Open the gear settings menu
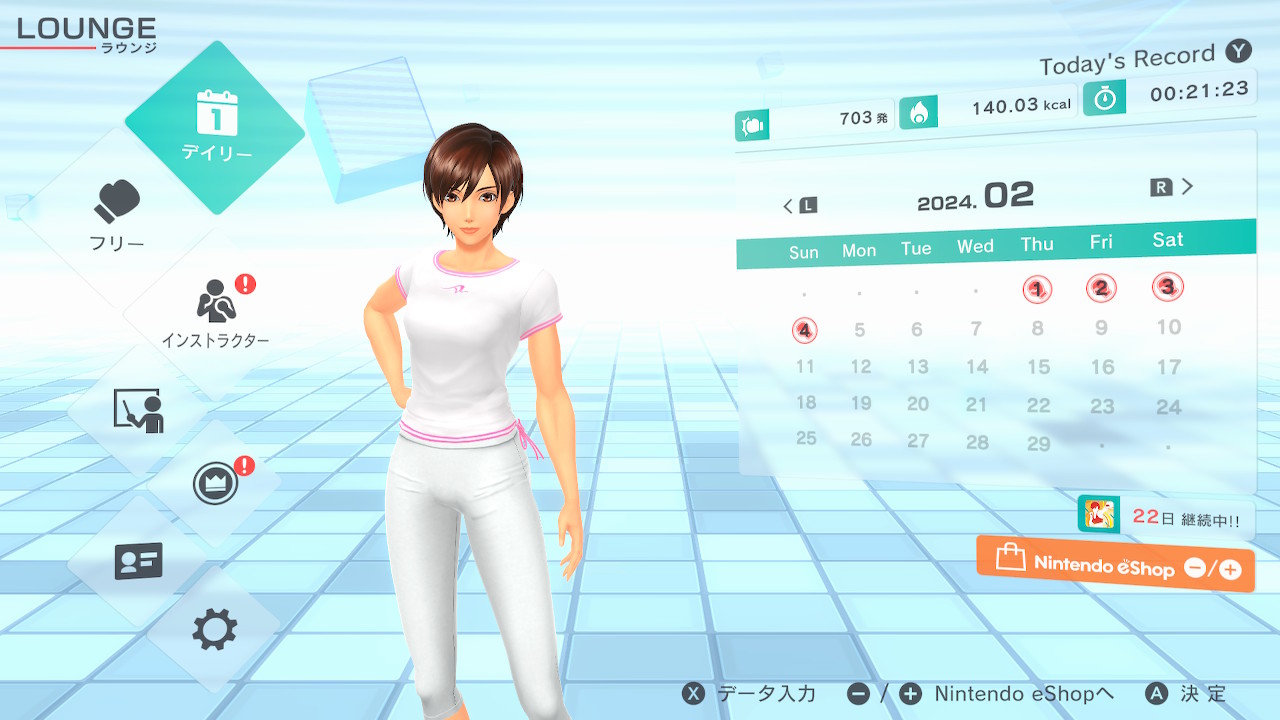This screenshot has width=1280, height=720. [x=215, y=630]
